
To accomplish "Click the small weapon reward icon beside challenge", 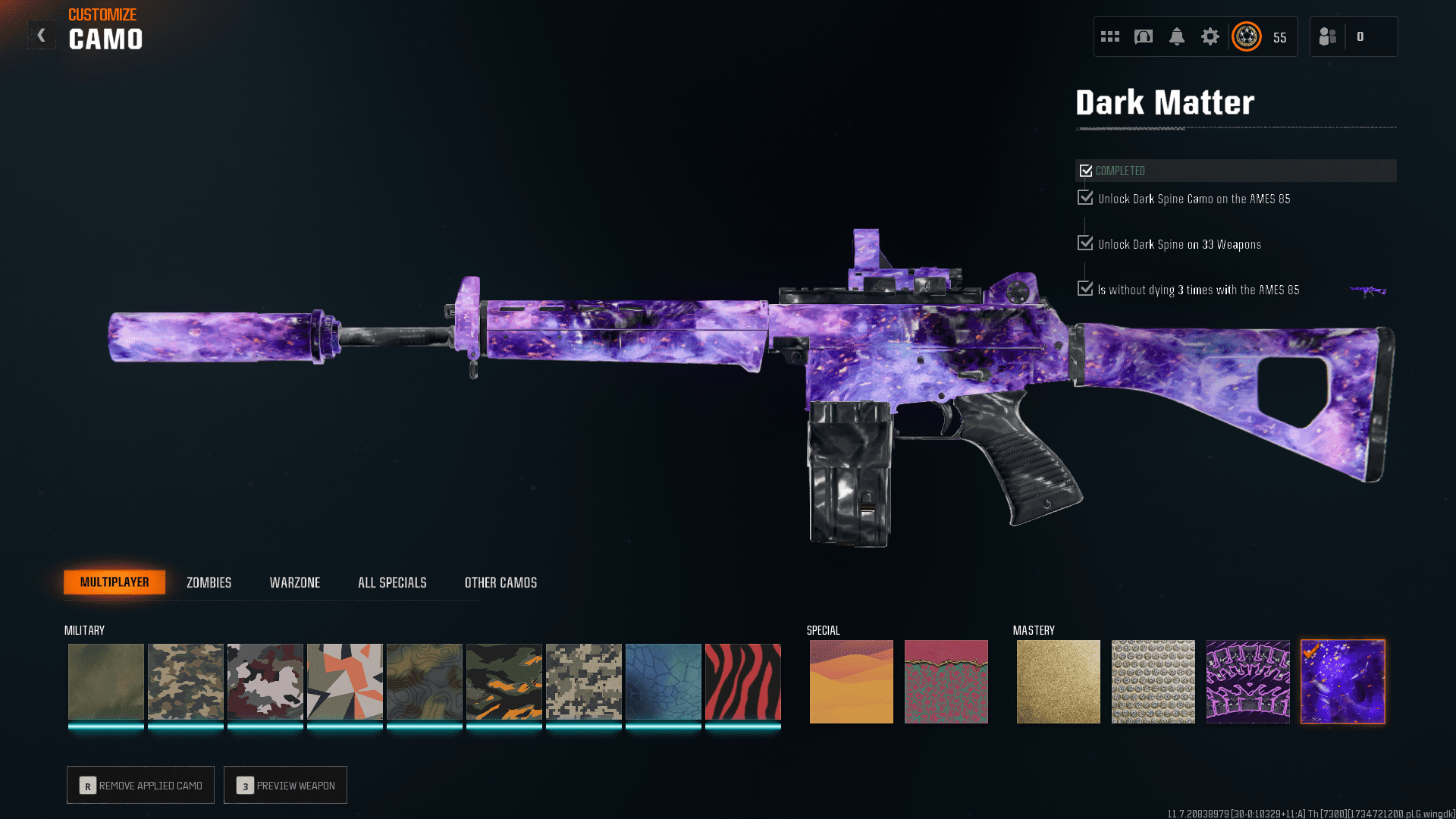I will click(1370, 289).
